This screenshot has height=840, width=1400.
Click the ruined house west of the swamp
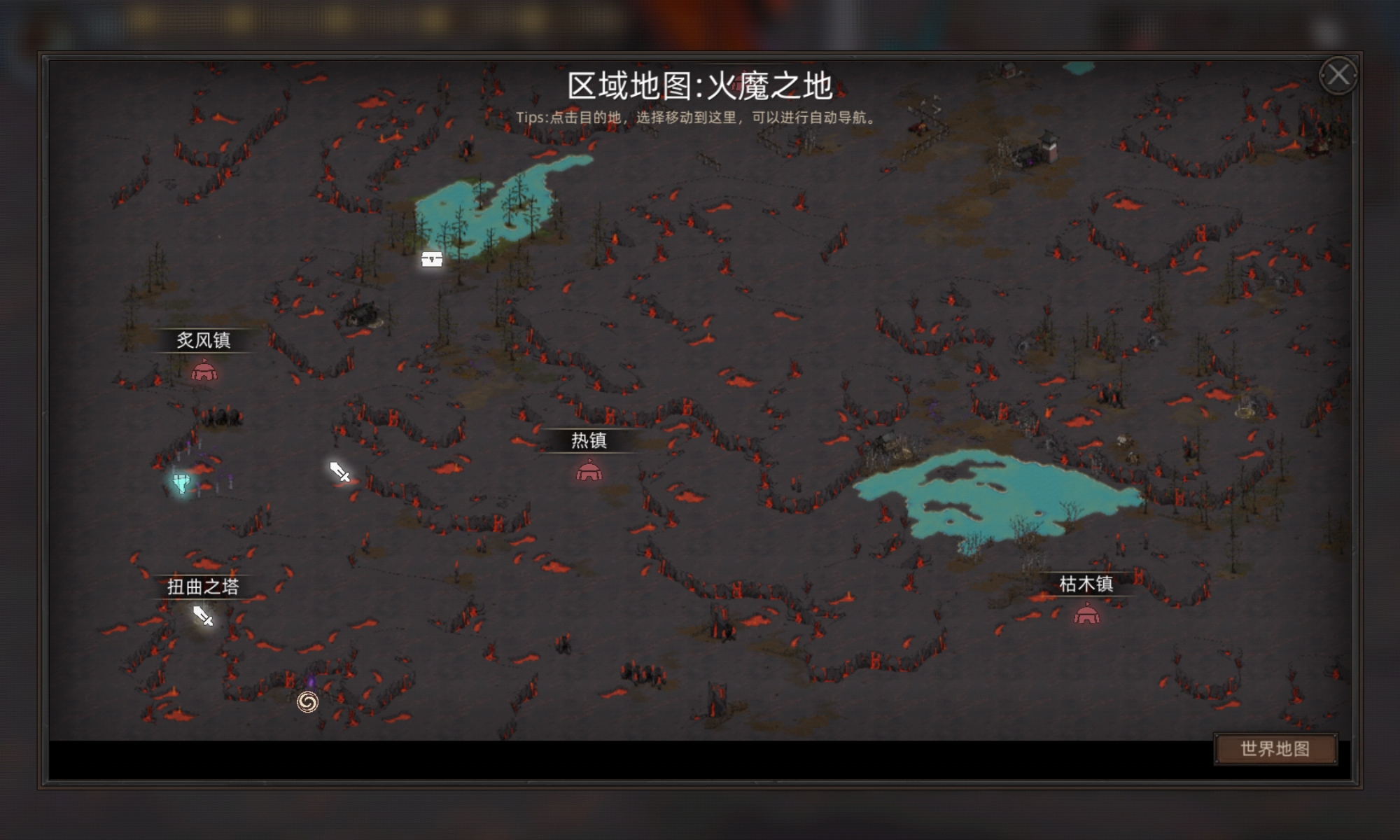358,313
